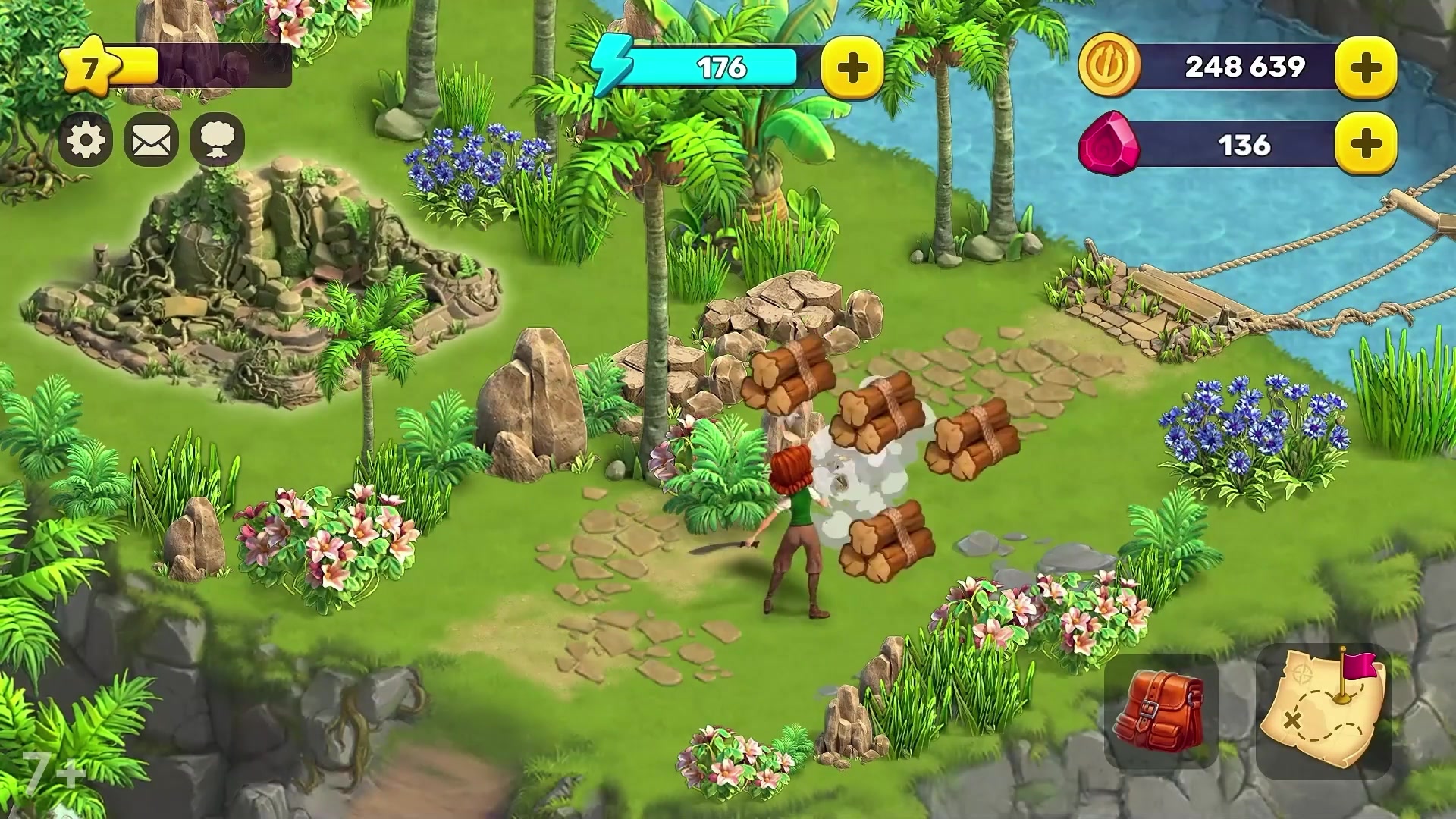
Task: Open the envelope mailbox
Action: pyautogui.click(x=151, y=140)
